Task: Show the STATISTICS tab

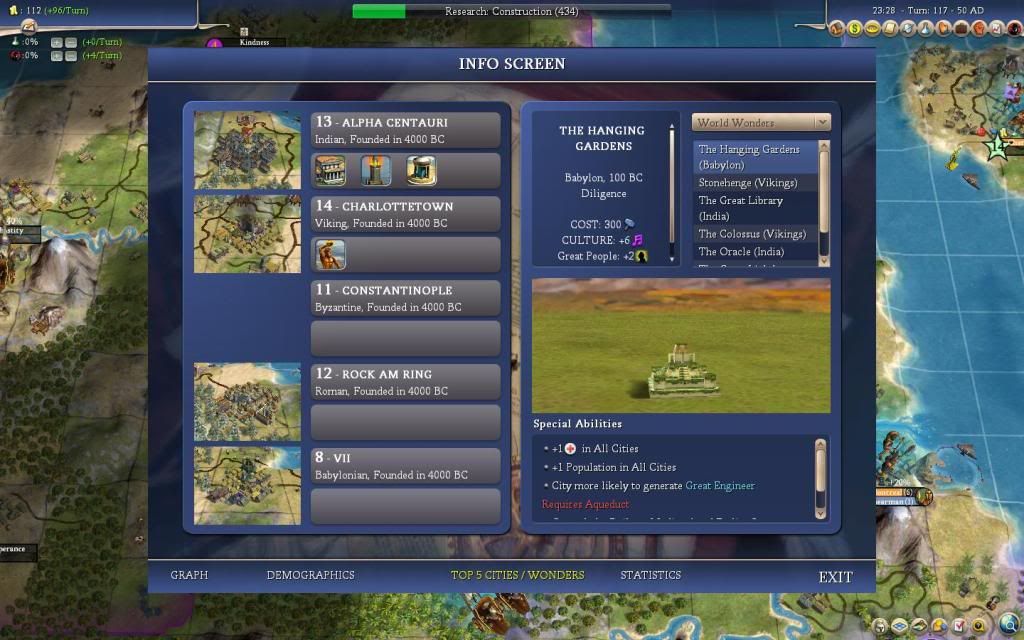Action: point(650,575)
